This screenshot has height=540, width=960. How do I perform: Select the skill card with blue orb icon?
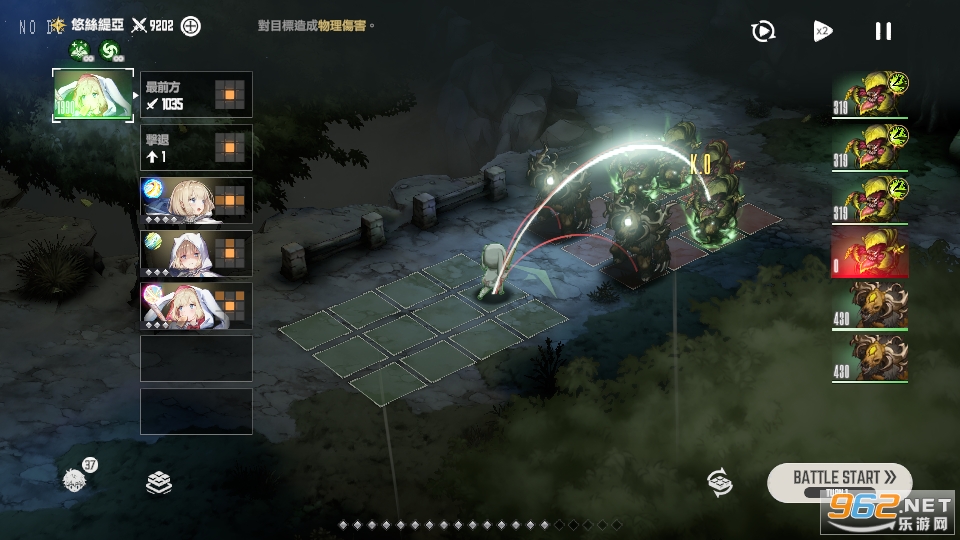[x=196, y=201]
